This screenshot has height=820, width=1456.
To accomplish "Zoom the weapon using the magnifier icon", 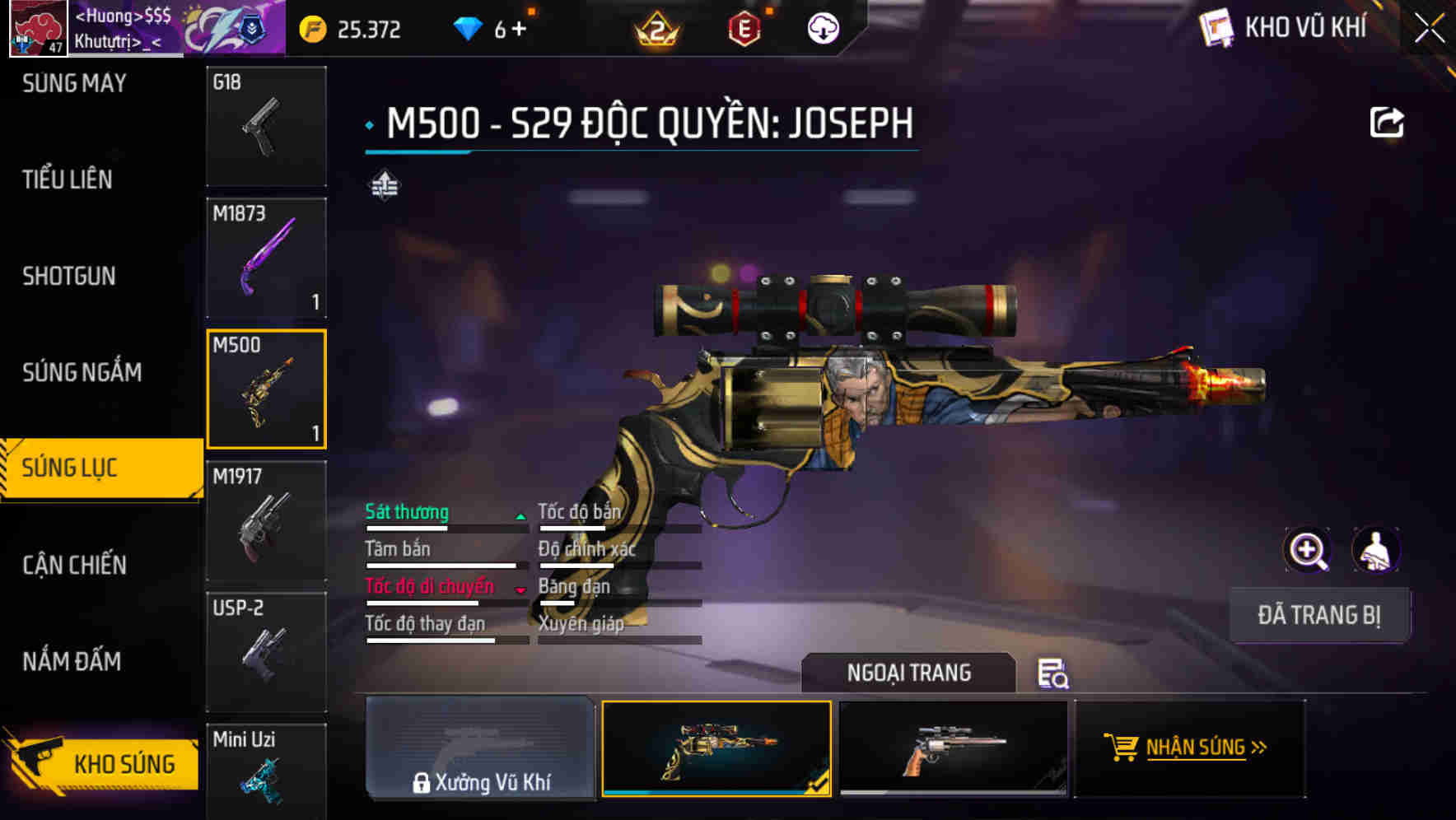I will (x=1306, y=550).
